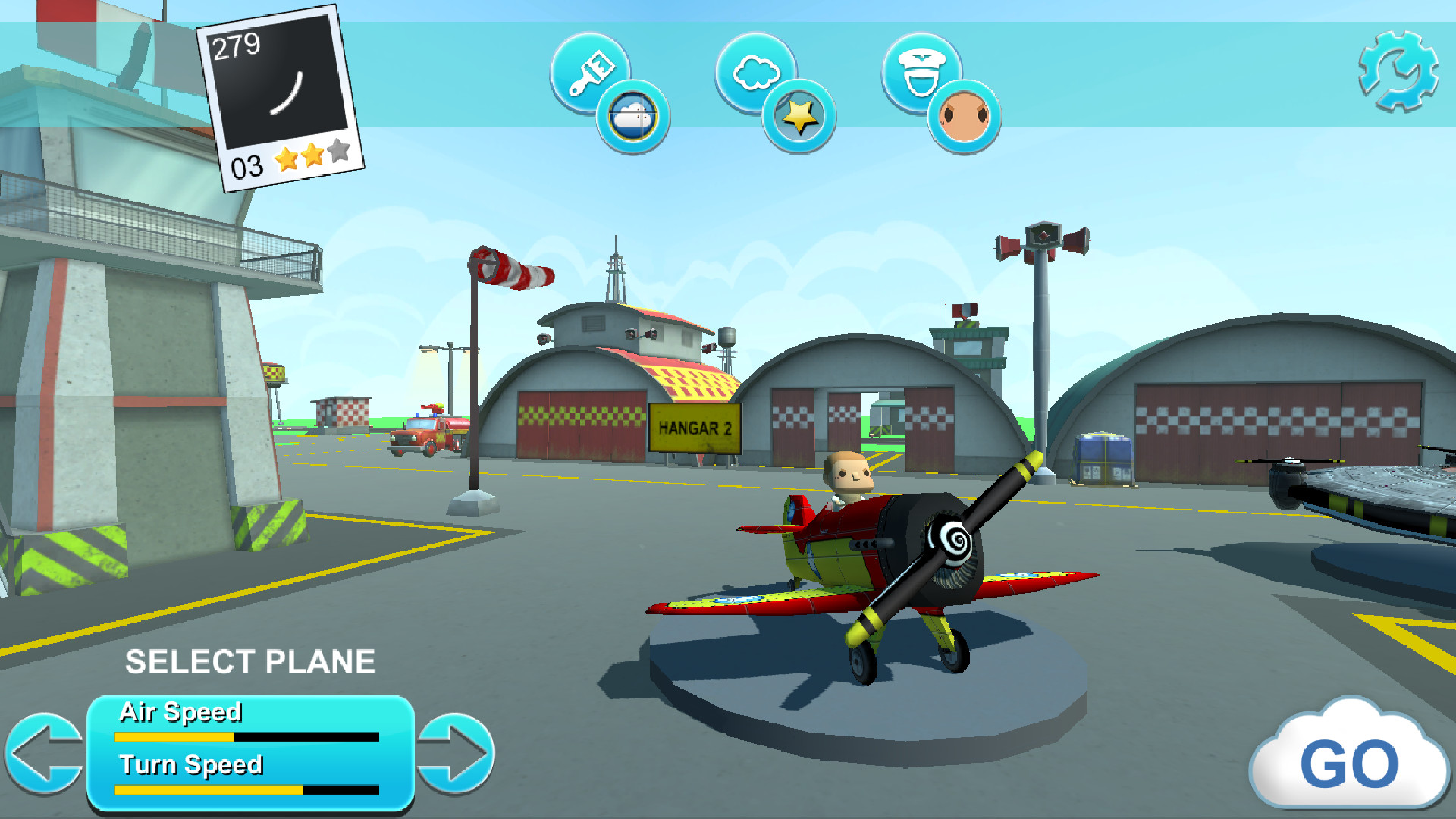Click the Select Plane heading

[x=251, y=661]
